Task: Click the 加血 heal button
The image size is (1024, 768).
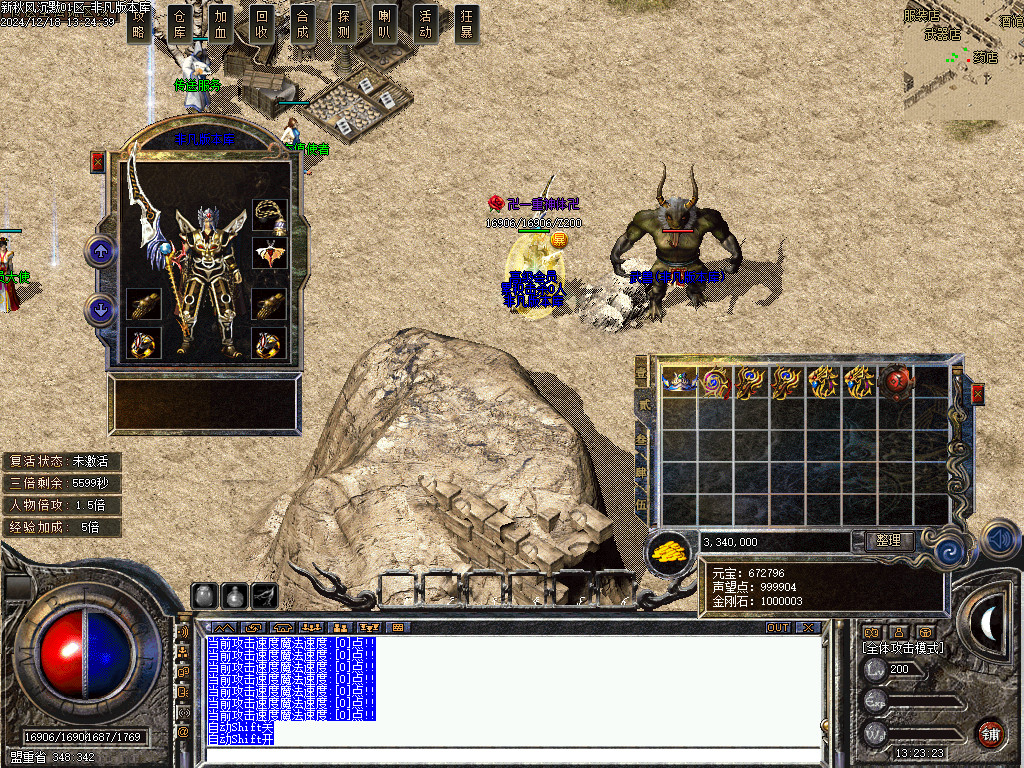Action: (x=221, y=24)
